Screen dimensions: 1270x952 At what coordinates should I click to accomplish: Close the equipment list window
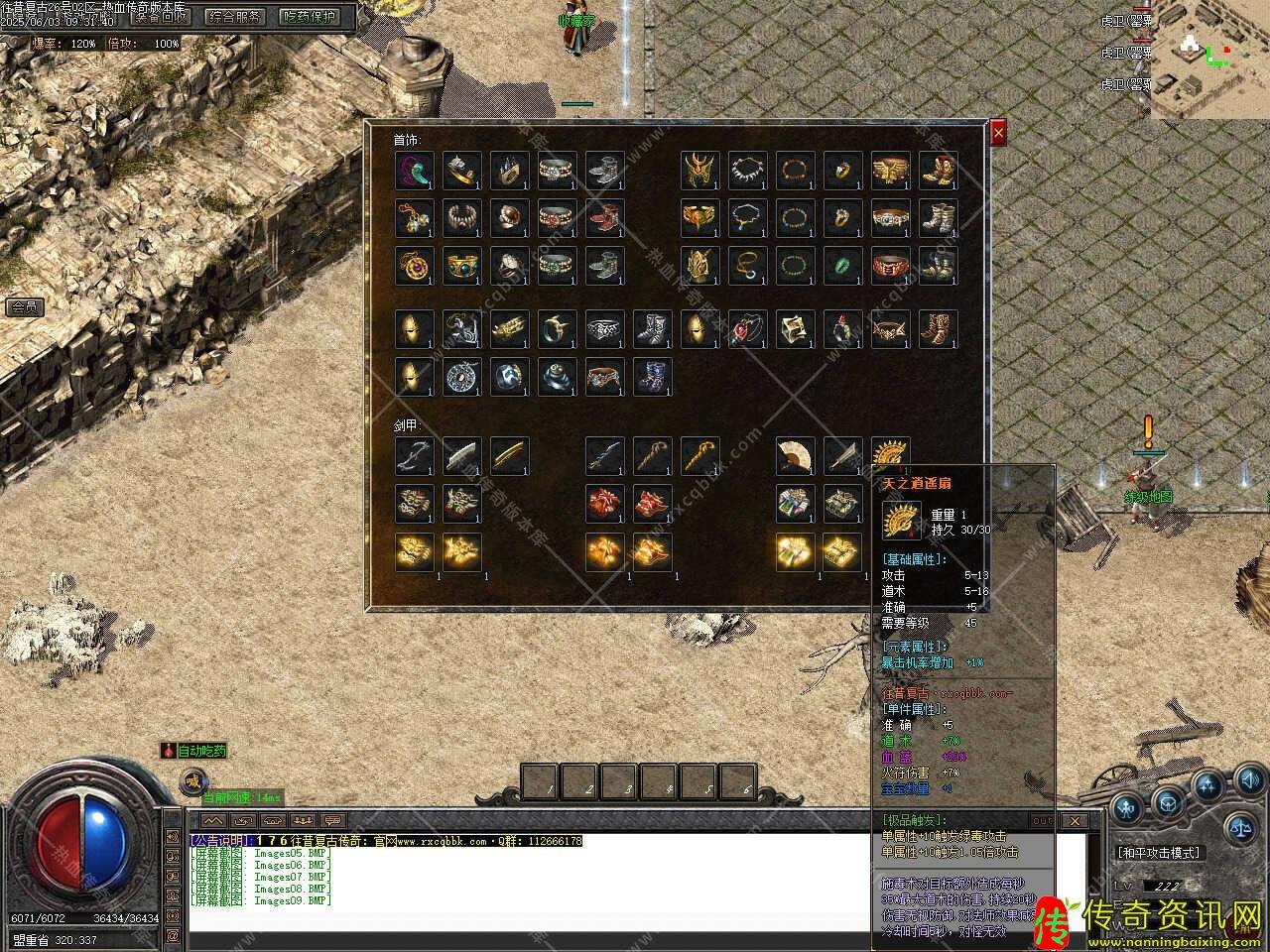[x=998, y=132]
